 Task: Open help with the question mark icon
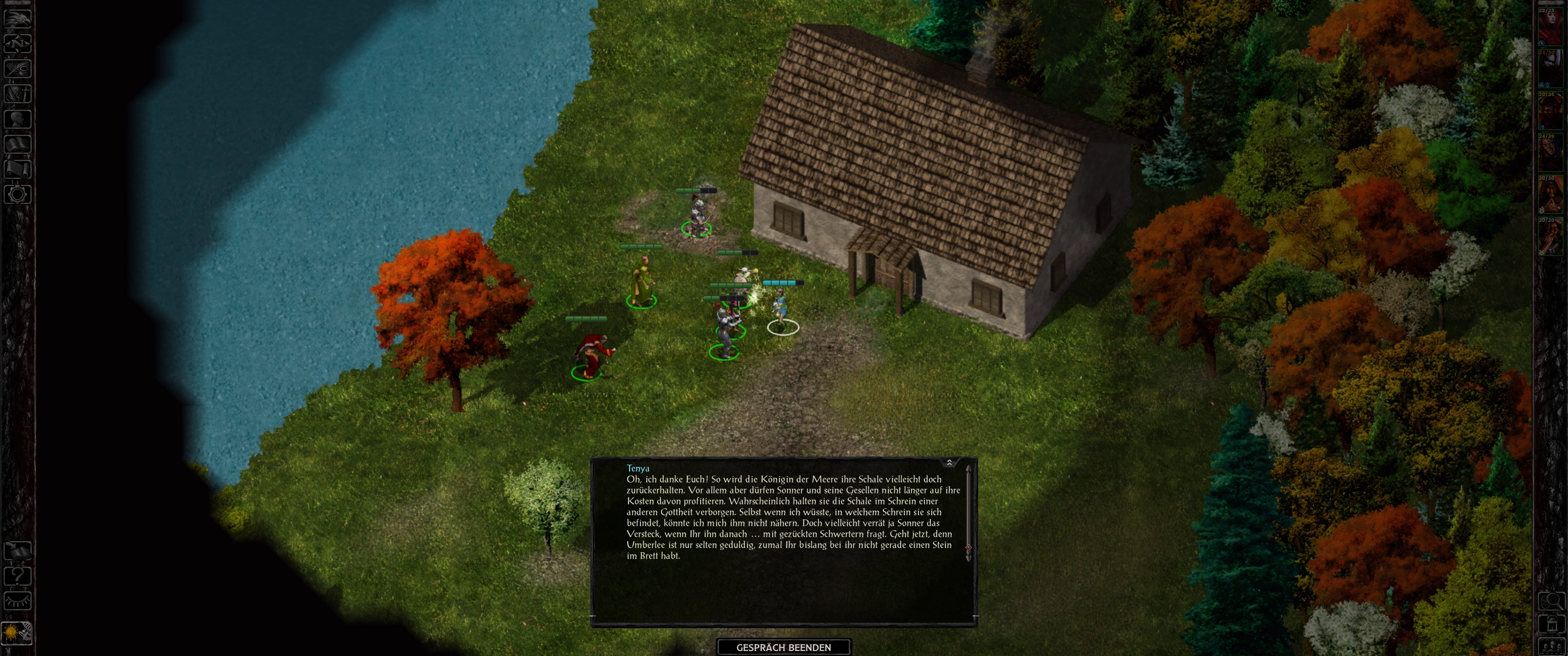pyautogui.click(x=17, y=576)
